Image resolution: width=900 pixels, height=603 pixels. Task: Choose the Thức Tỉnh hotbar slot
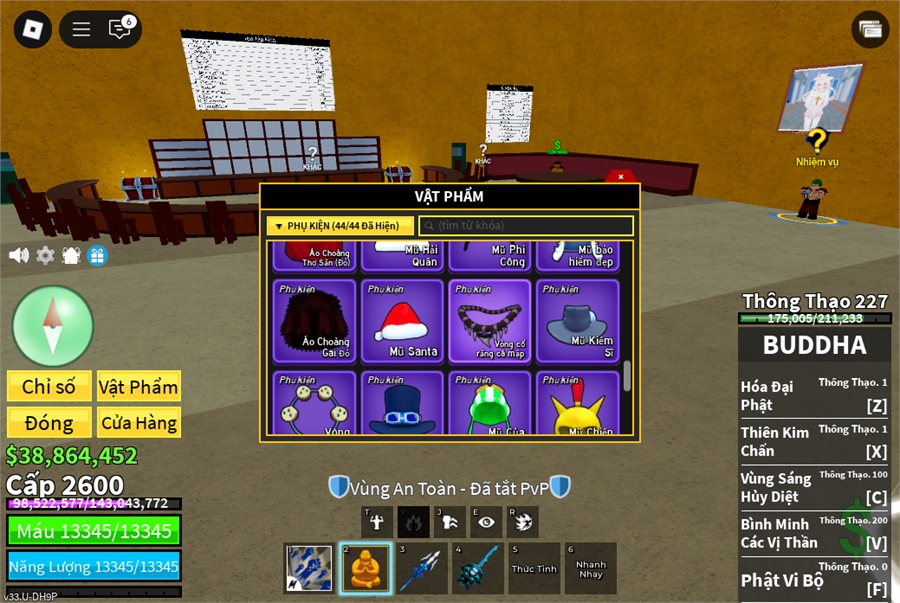pyautogui.click(x=534, y=569)
